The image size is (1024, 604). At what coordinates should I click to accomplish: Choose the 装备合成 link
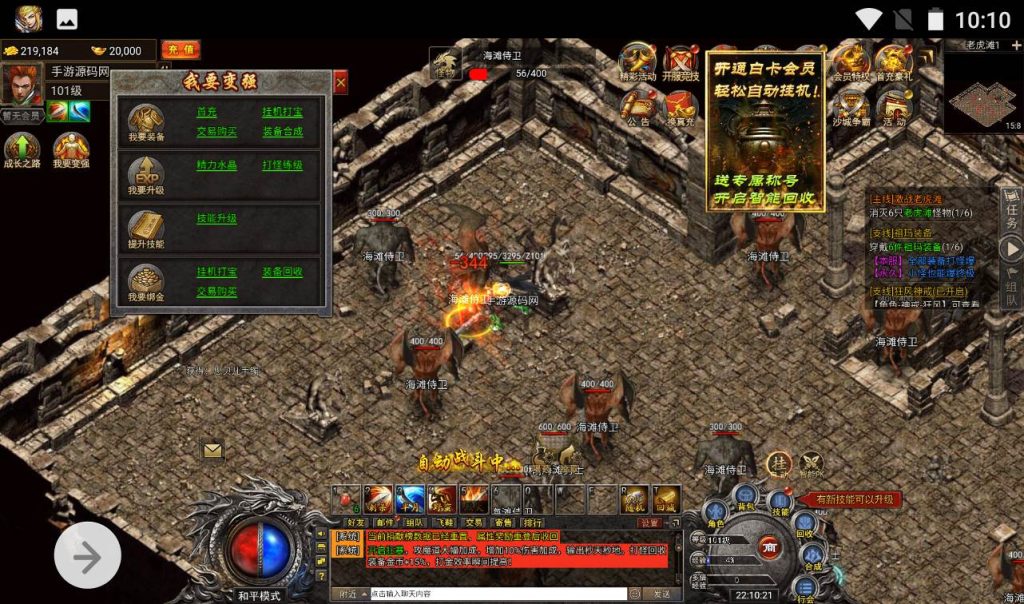(282, 131)
